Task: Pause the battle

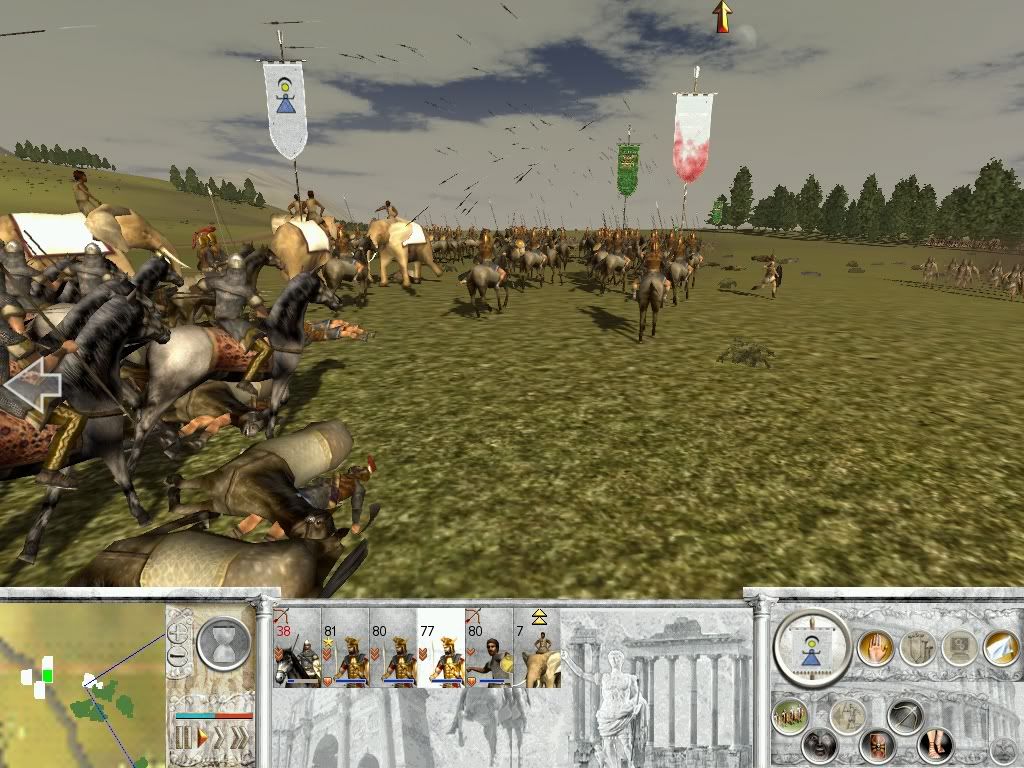Action: [183, 740]
